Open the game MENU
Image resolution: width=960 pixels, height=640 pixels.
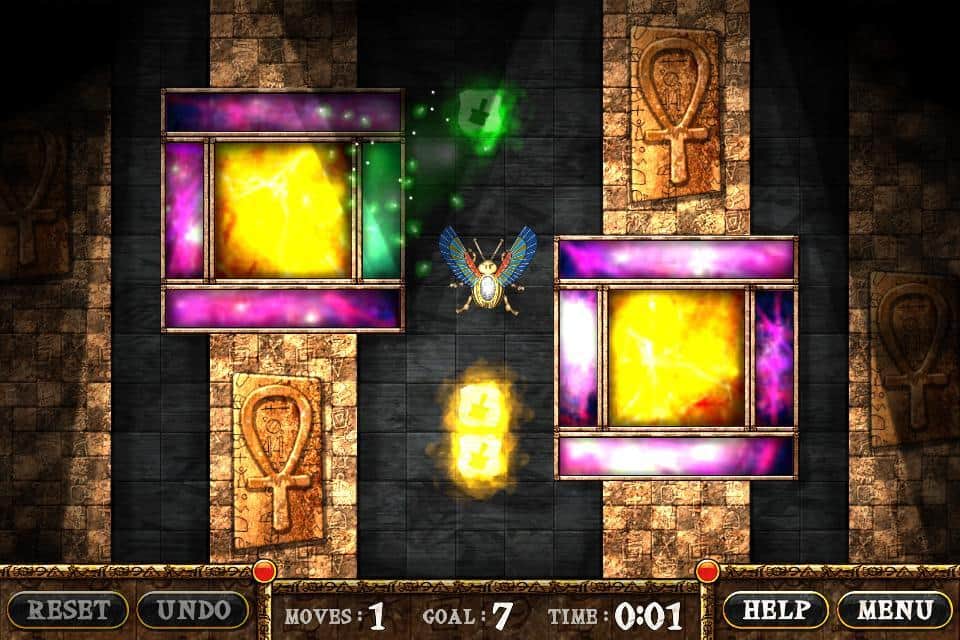(x=895, y=609)
